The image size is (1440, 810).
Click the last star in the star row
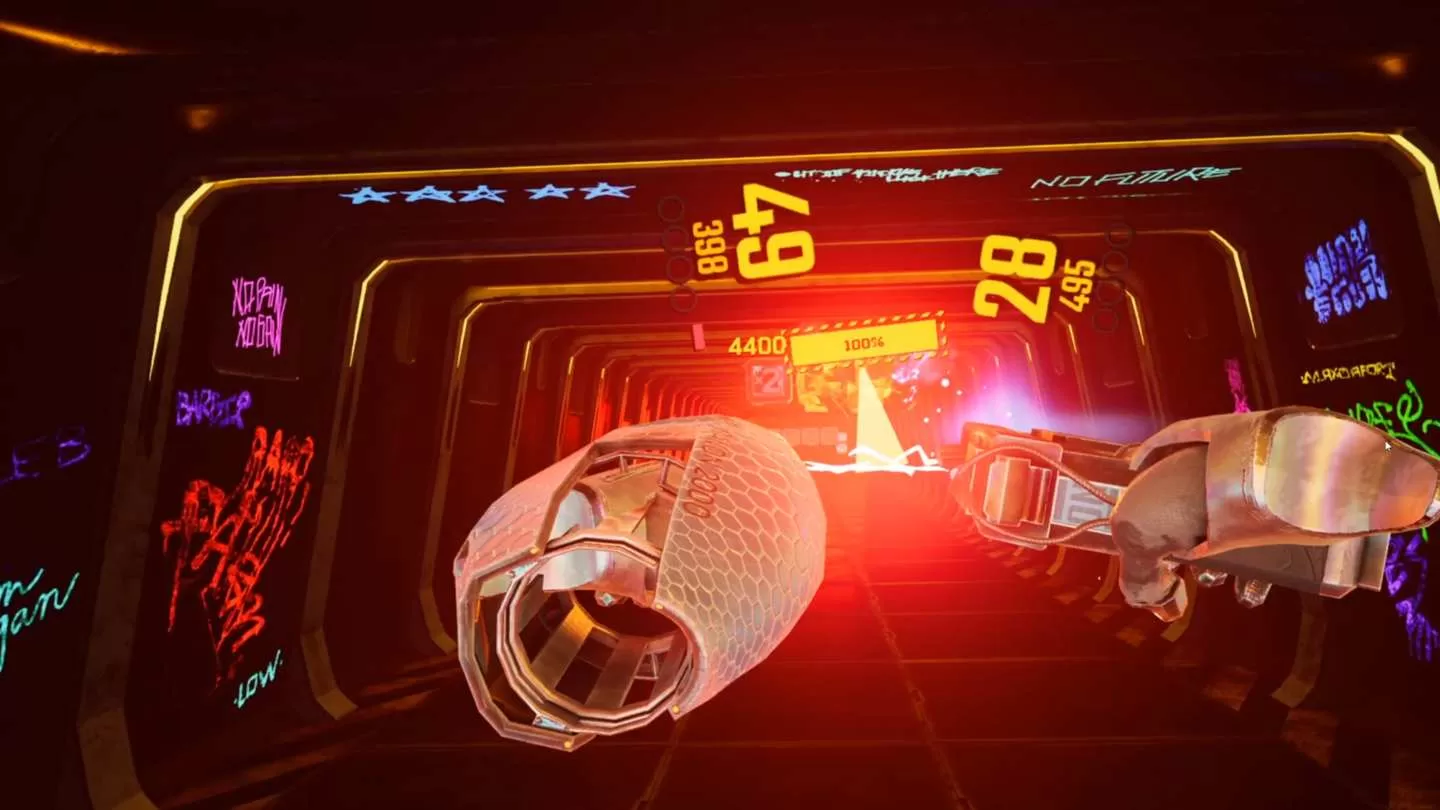605,188
